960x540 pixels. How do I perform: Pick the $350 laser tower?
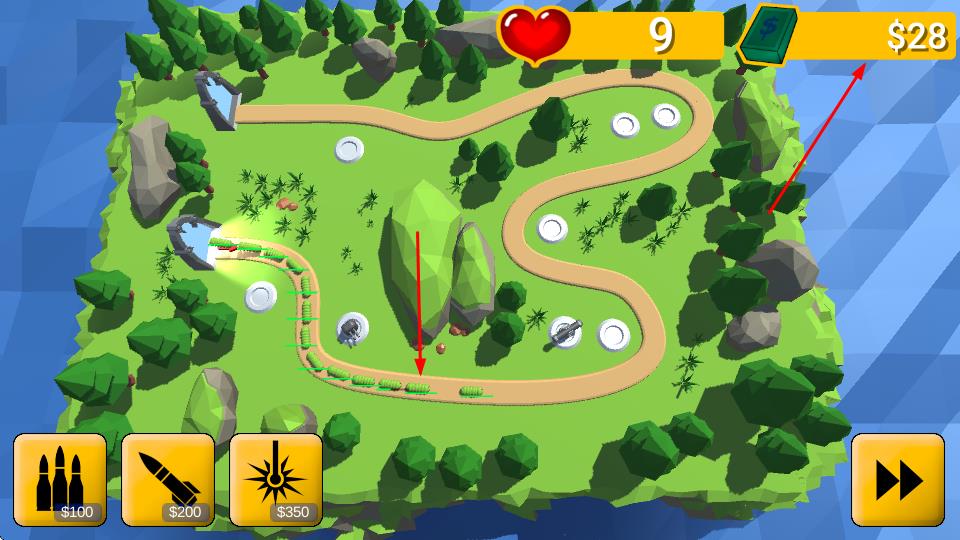click(276, 479)
